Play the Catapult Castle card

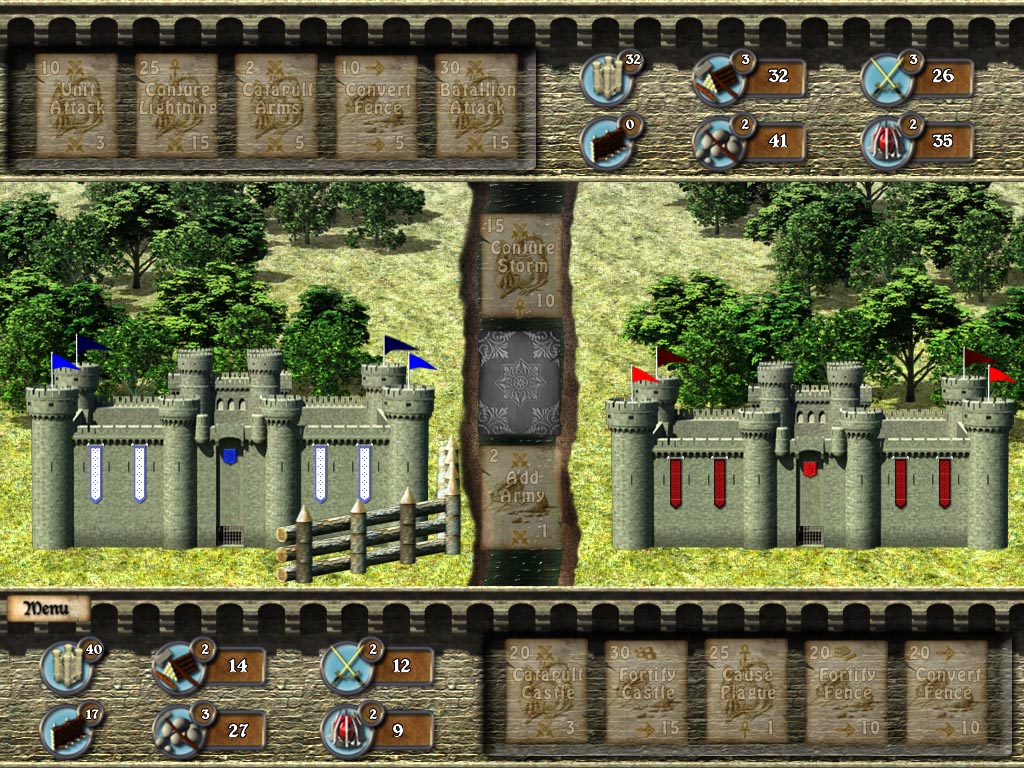546,691
